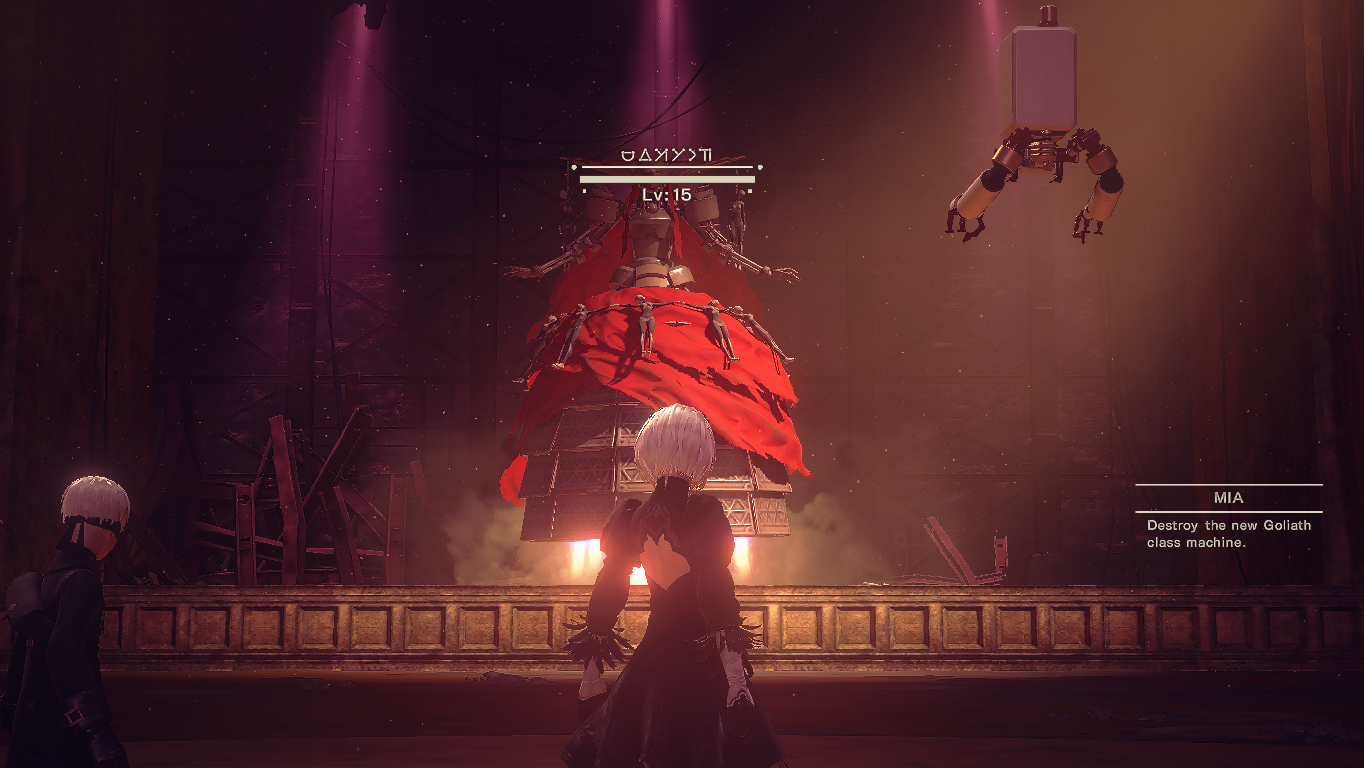Select the MIA quest objective tracker
1364x768 pixels.
tap(1228, 519)
